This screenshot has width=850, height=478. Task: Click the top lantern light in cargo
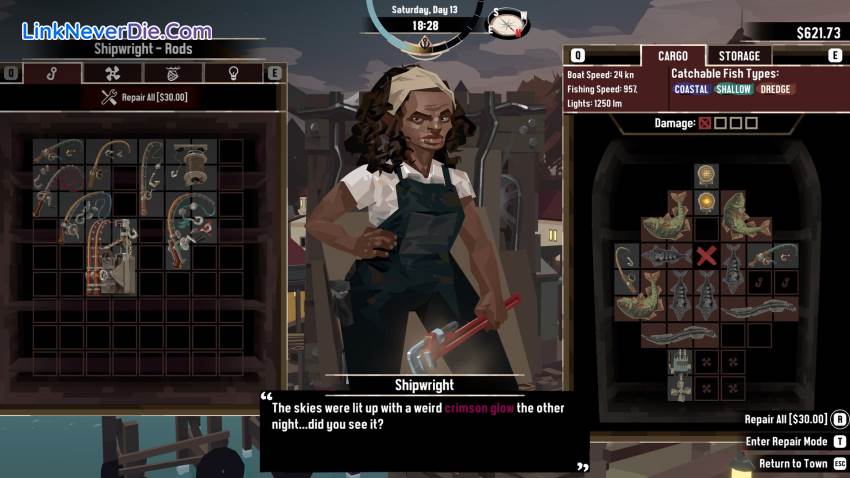707,175
